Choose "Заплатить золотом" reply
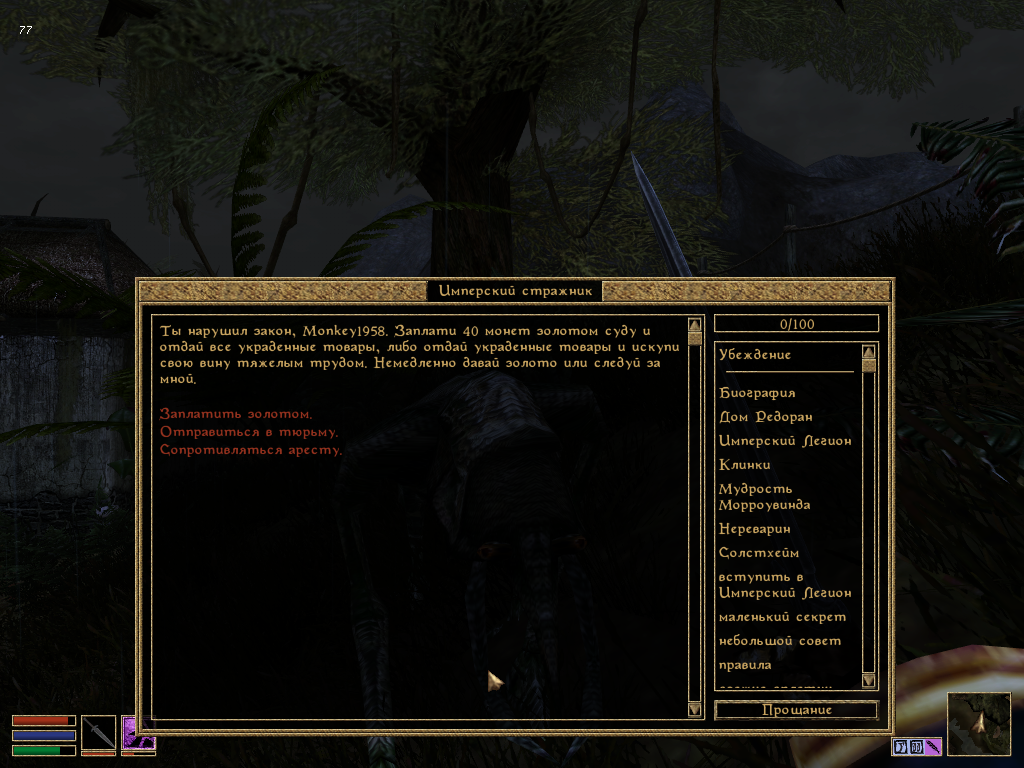Screen dimensions: 1024x768 (x=236, y=414)
